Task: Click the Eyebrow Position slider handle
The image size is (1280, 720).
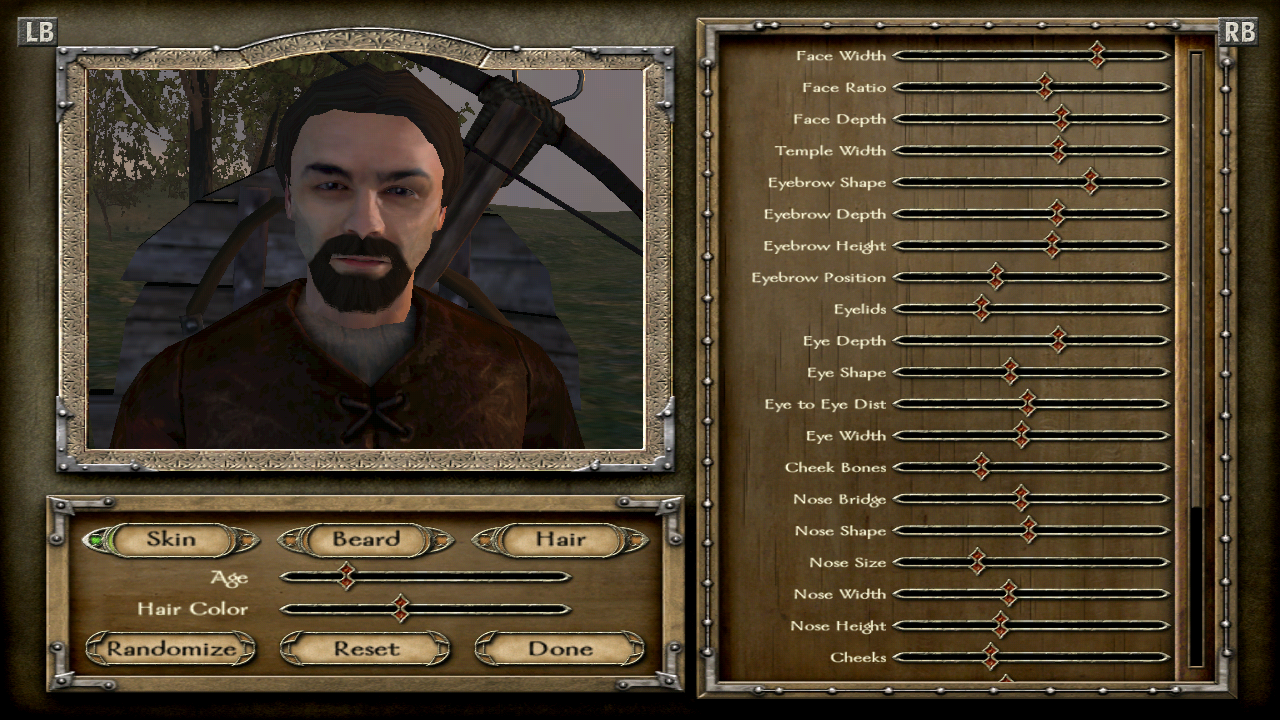Action: 996,277
